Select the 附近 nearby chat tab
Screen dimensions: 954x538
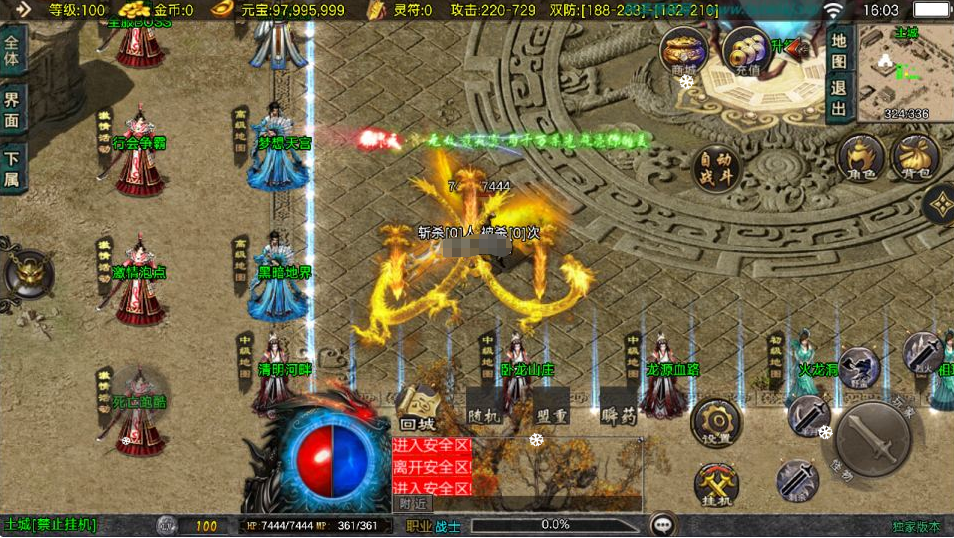(413, 504)
